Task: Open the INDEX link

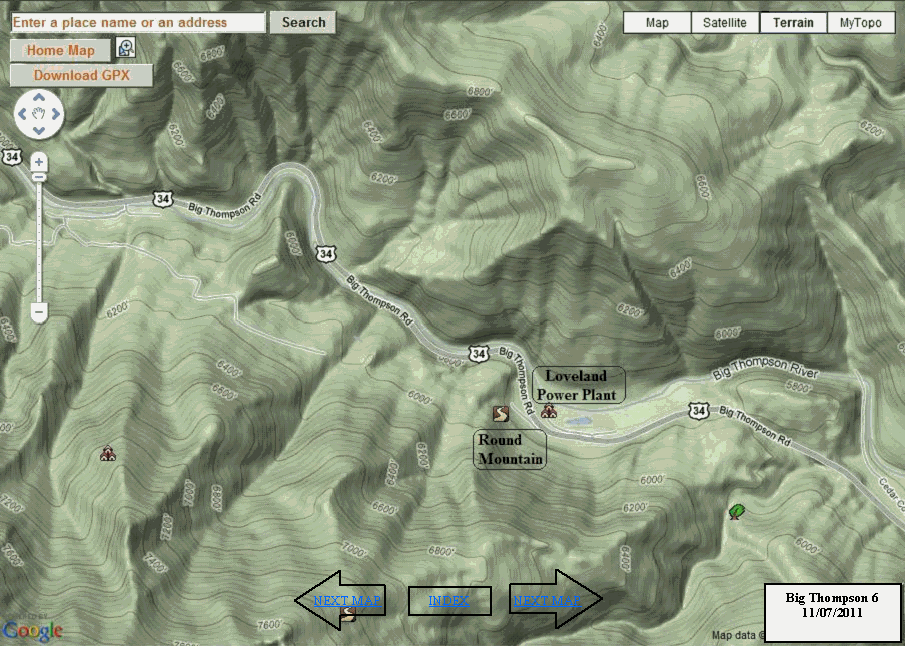Action: 450,601
